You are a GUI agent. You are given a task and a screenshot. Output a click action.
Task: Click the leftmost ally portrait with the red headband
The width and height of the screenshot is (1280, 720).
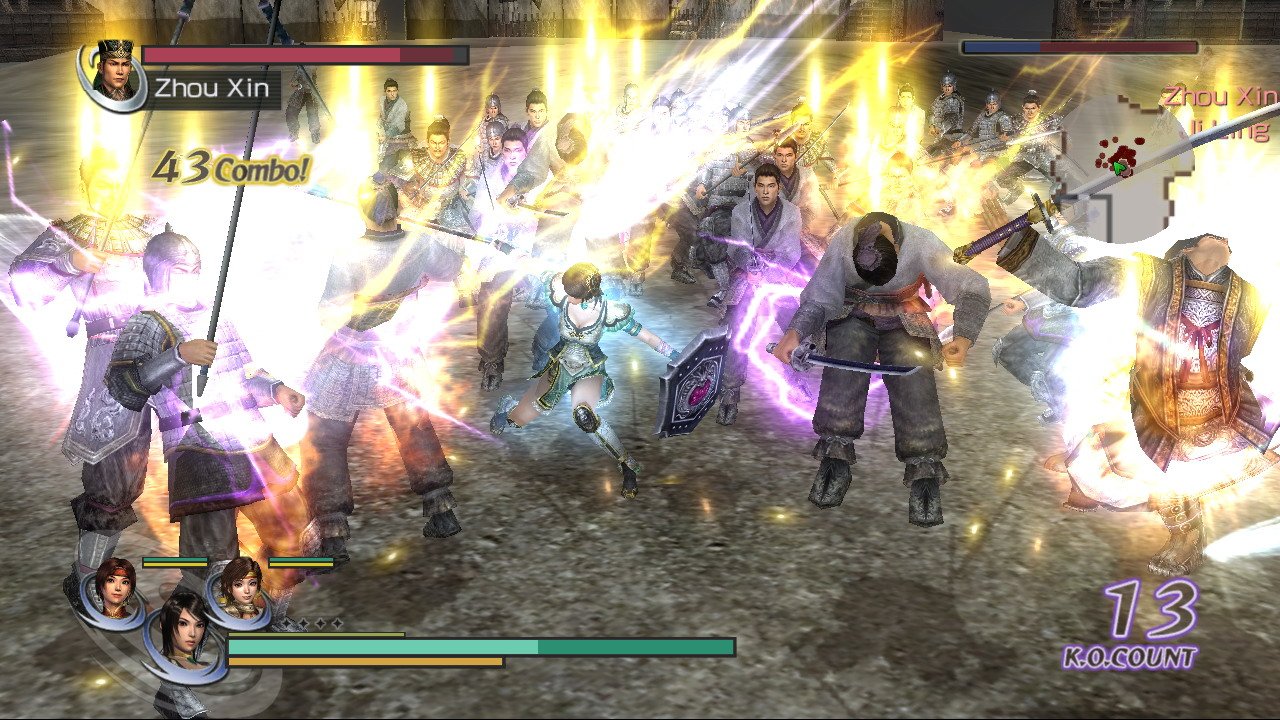114,587
